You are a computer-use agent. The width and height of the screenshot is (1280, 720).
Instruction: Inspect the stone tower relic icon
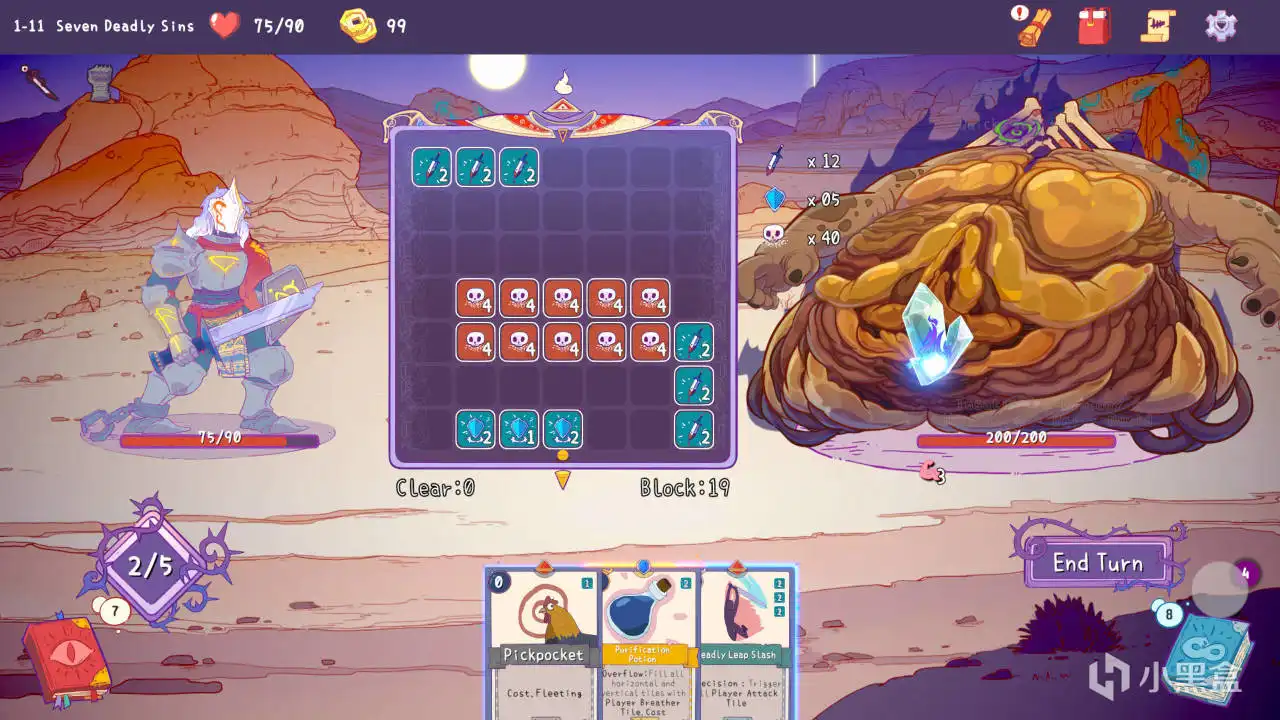[x=99, y=84]
